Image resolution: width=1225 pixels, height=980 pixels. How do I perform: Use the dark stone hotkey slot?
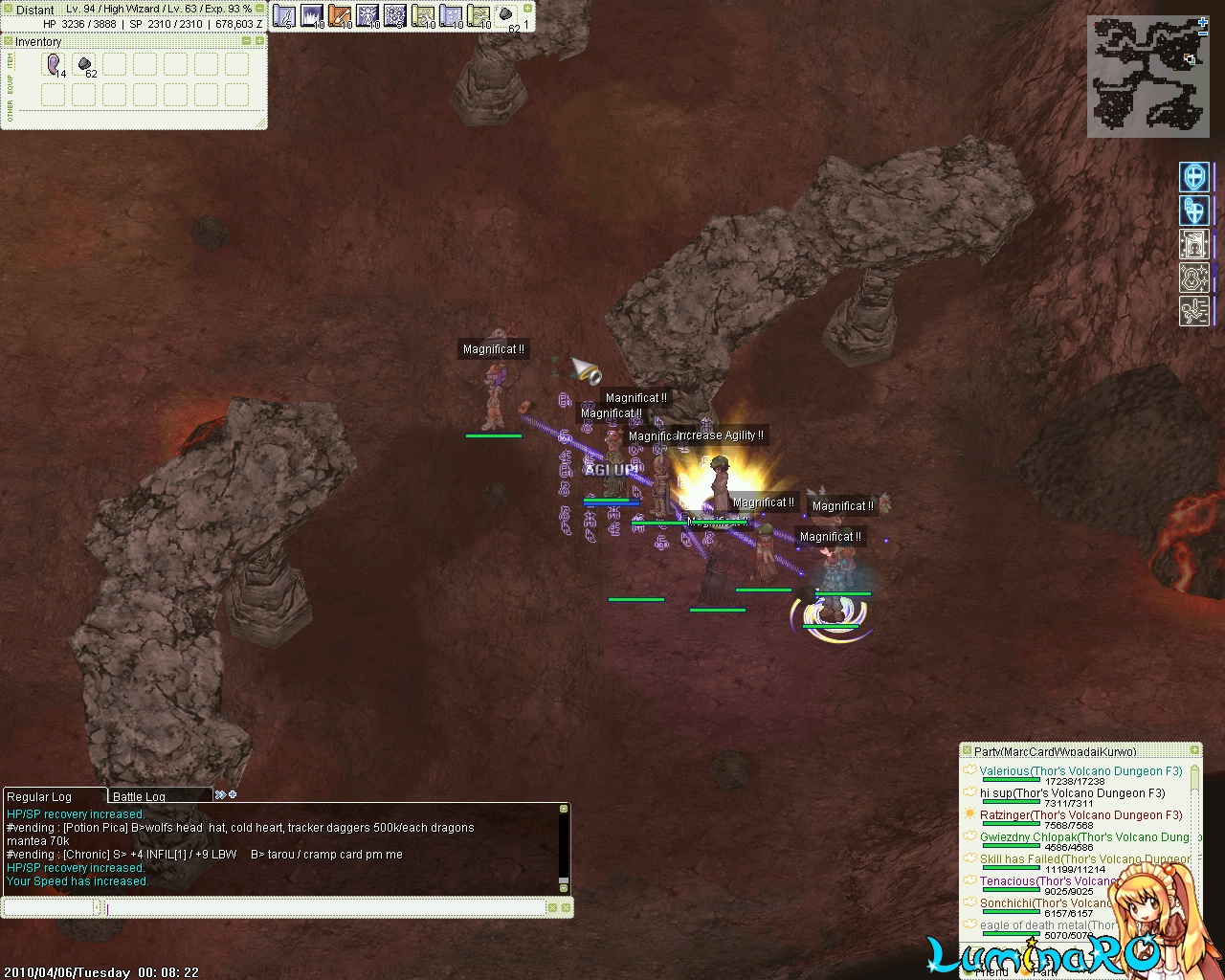click(506, 15)
